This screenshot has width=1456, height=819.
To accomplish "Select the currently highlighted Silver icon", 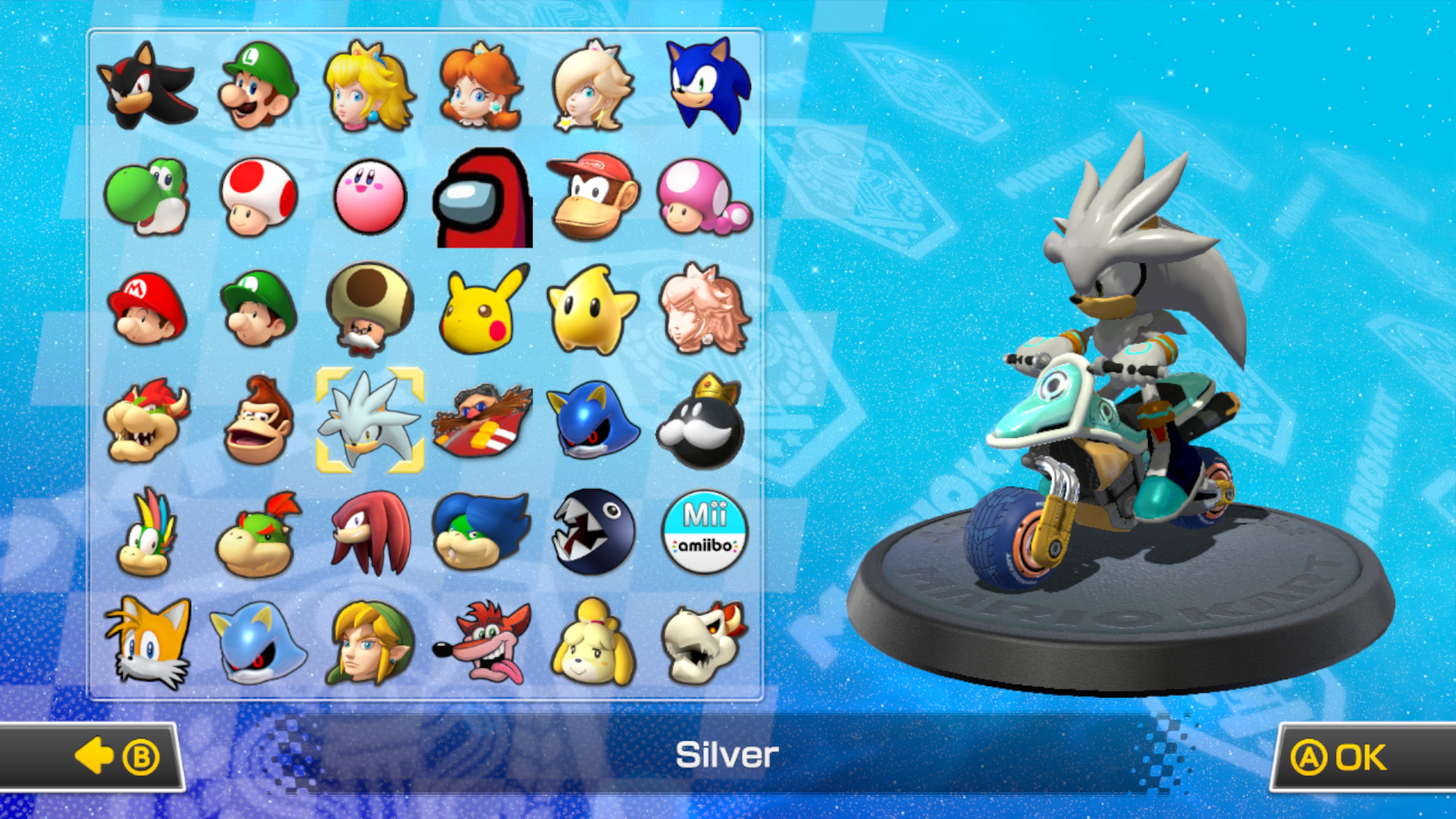I will point(370,423).
